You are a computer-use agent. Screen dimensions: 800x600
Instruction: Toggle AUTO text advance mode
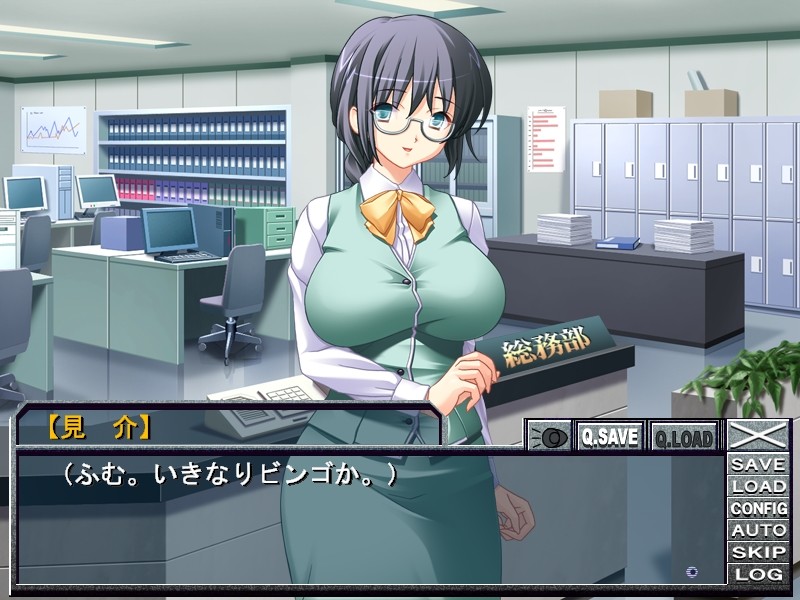point(758,531)
